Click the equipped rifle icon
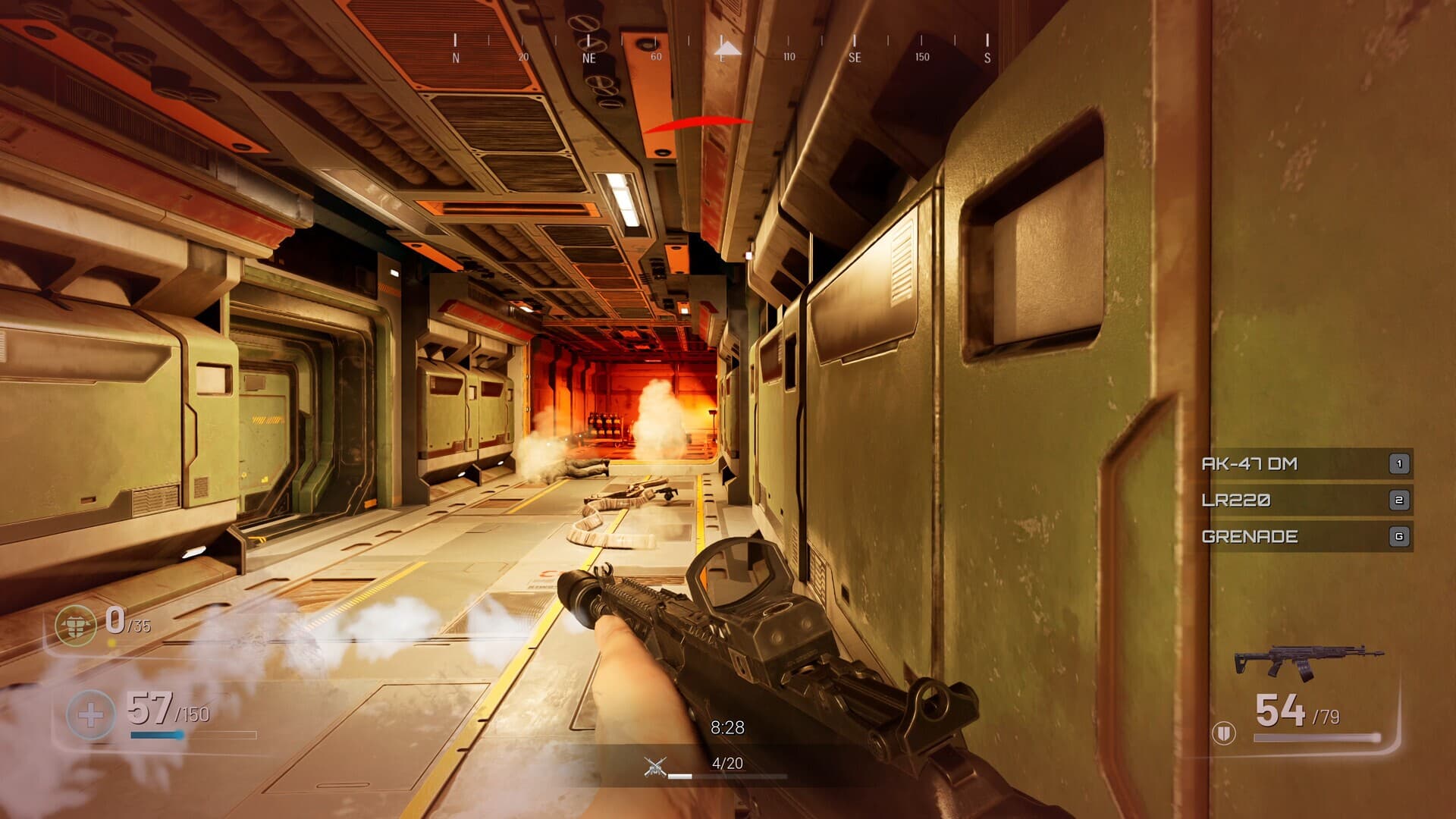1456x819 pixels. pyautogui.click(x=1307, y=662)
